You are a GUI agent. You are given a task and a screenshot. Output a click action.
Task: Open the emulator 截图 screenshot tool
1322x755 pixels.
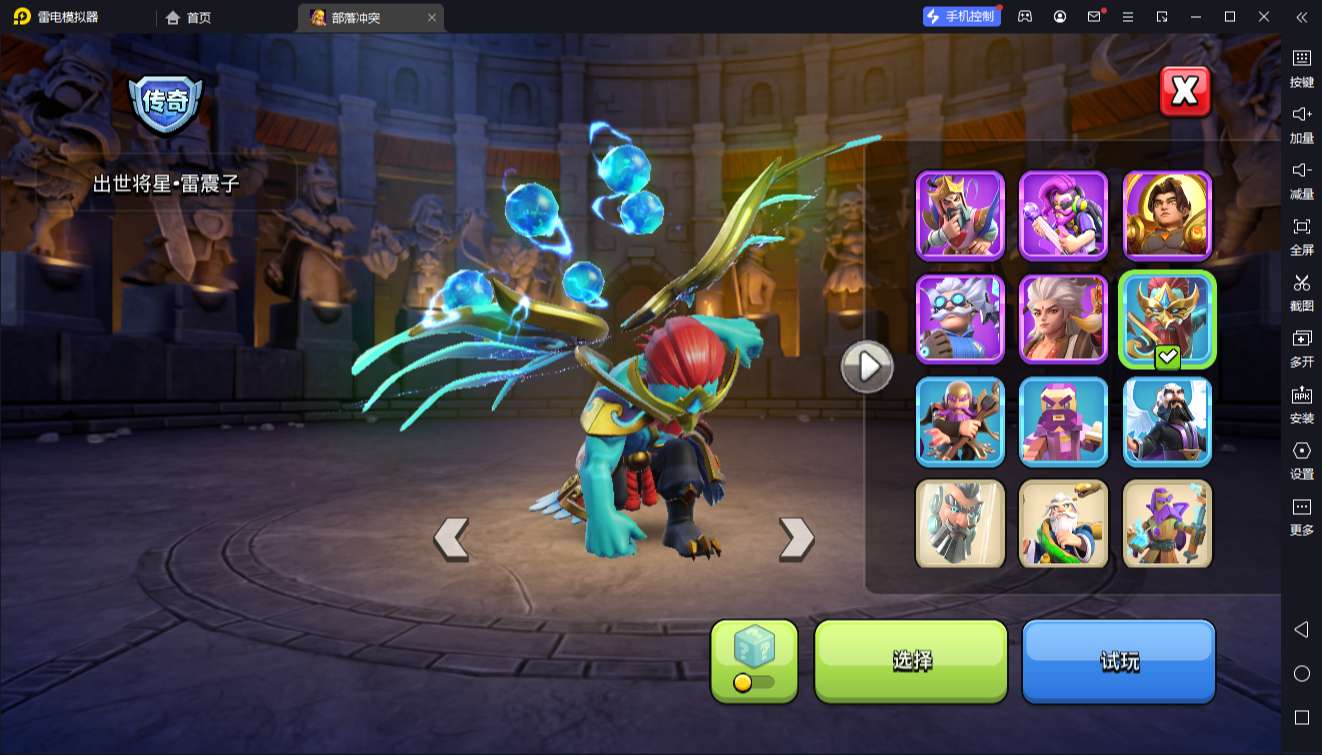(1301, 291)
